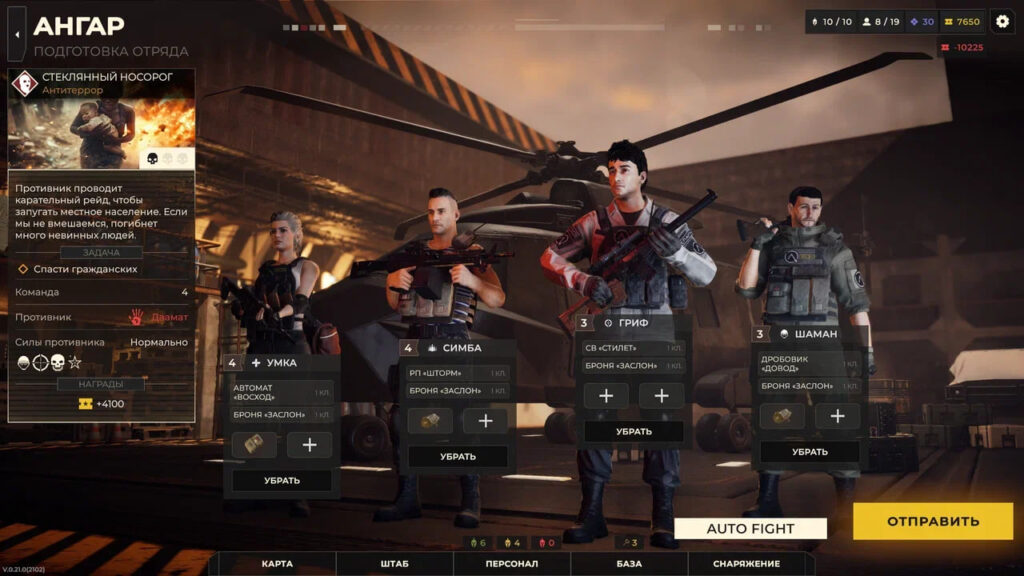This screenshot has width=1024, height=576.
Task: Add an item to СИМБА's empty slot
Action: point(485,421)
